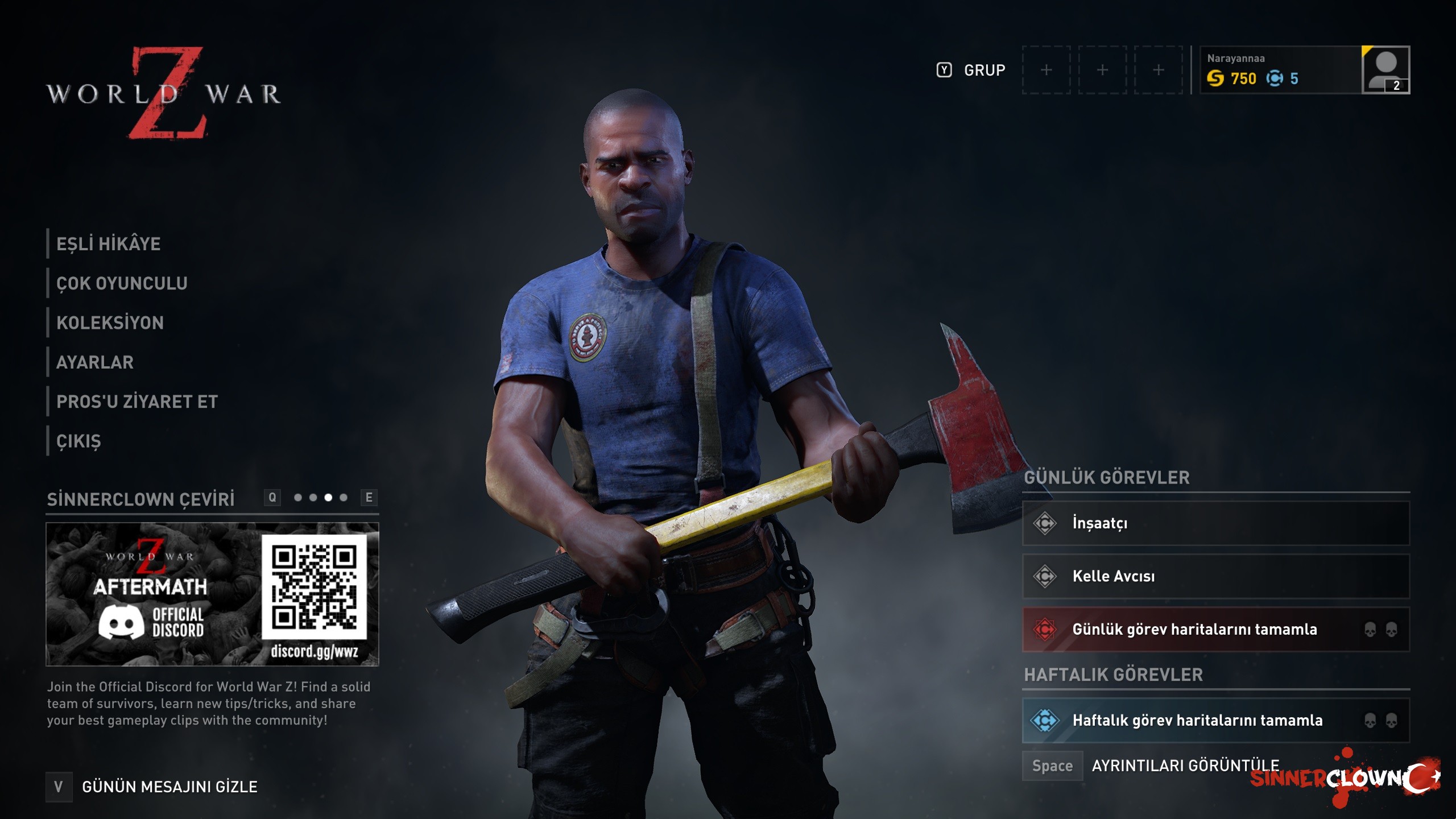Click ÇIKIŞ to exit the game
The width and height of the screenshot is (1456, 819).
[78, 441]
